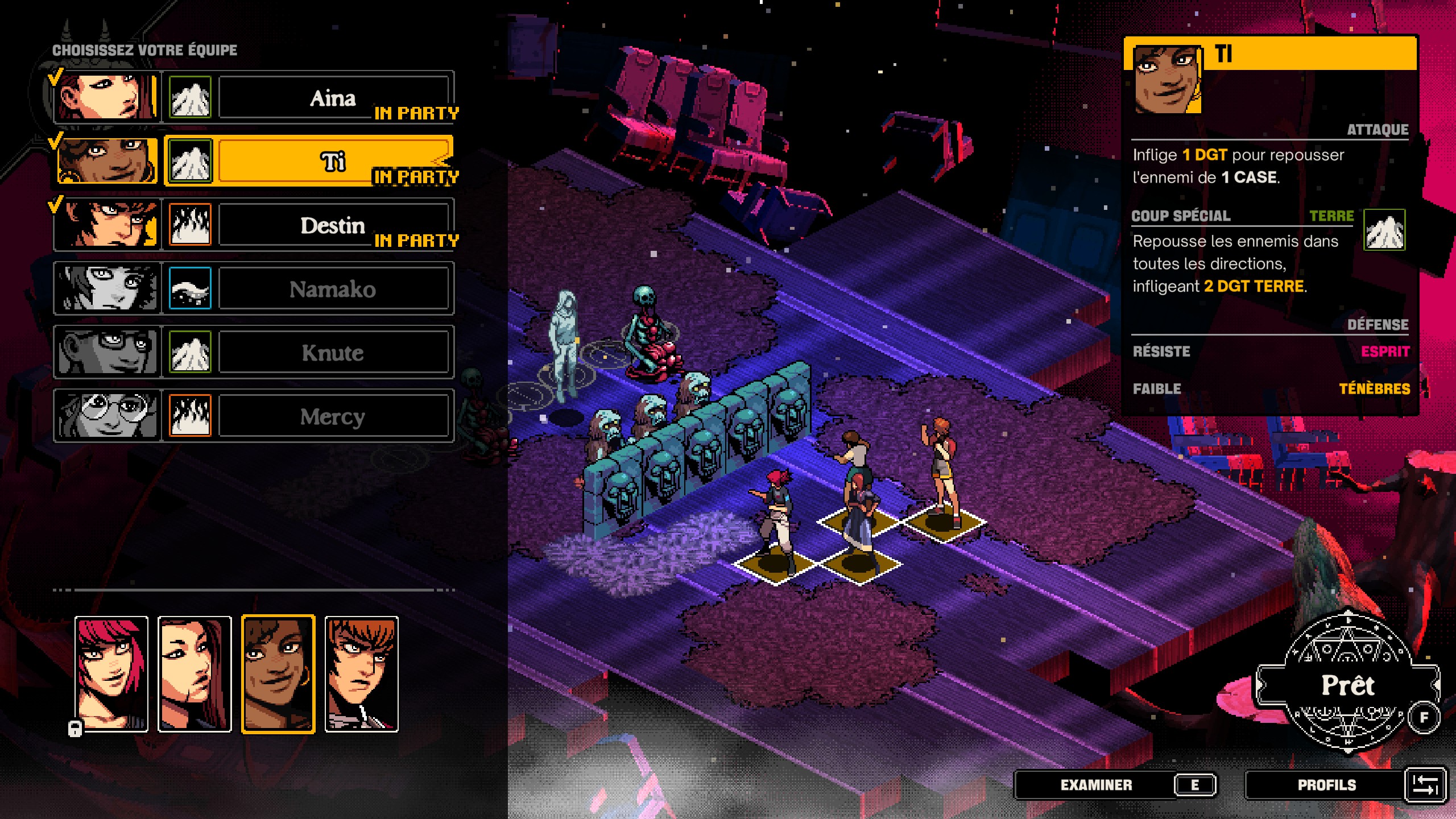Select Destin's portrait in the party bar
This screenshot has height=819, width=1456.
pos(361,674)
